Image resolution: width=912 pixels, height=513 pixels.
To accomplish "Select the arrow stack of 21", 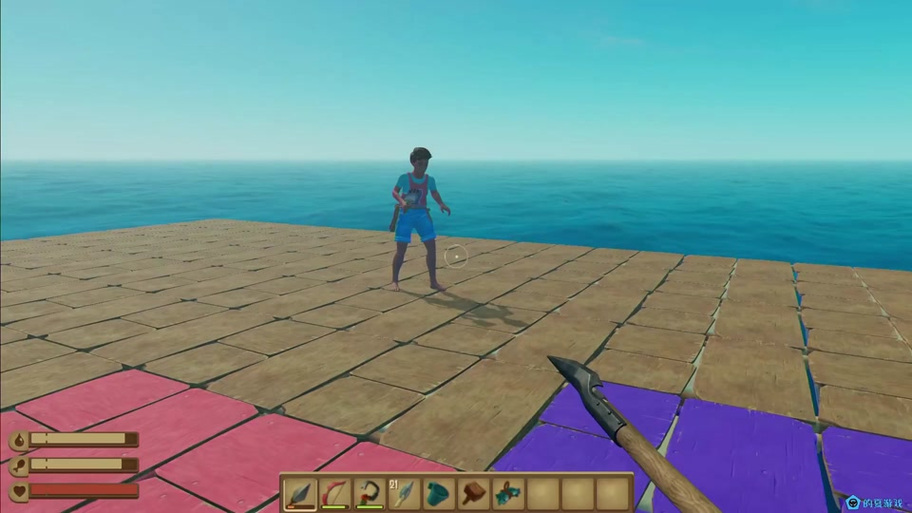I will click(404, 493).
